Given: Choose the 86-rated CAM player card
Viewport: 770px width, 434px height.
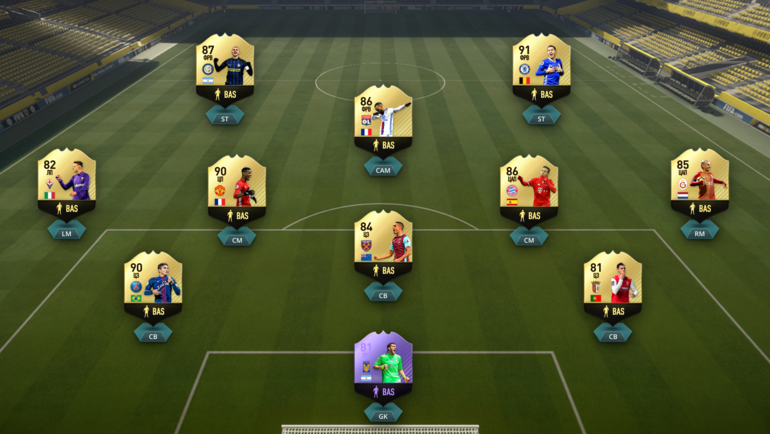Looking at the screenshot, I should (x=383, y=119).
